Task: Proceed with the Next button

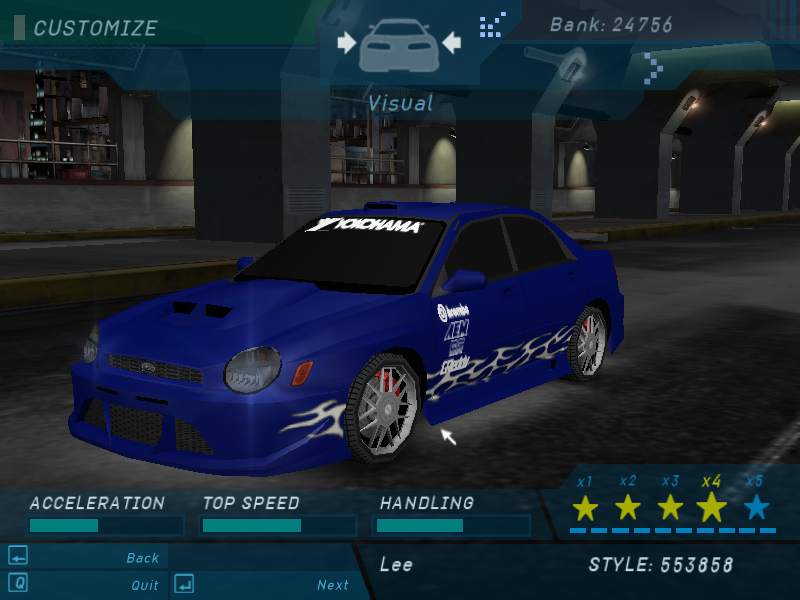Action: click(332, 585)
